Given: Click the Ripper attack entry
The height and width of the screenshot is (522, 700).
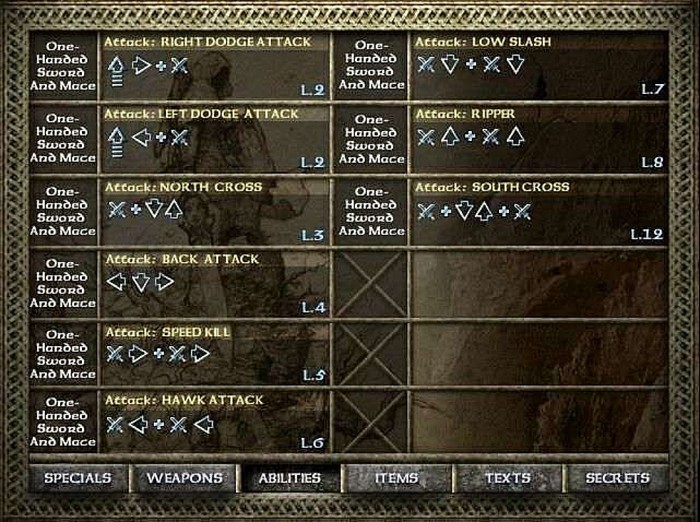Looking at the screenshot, I should 540,138.
